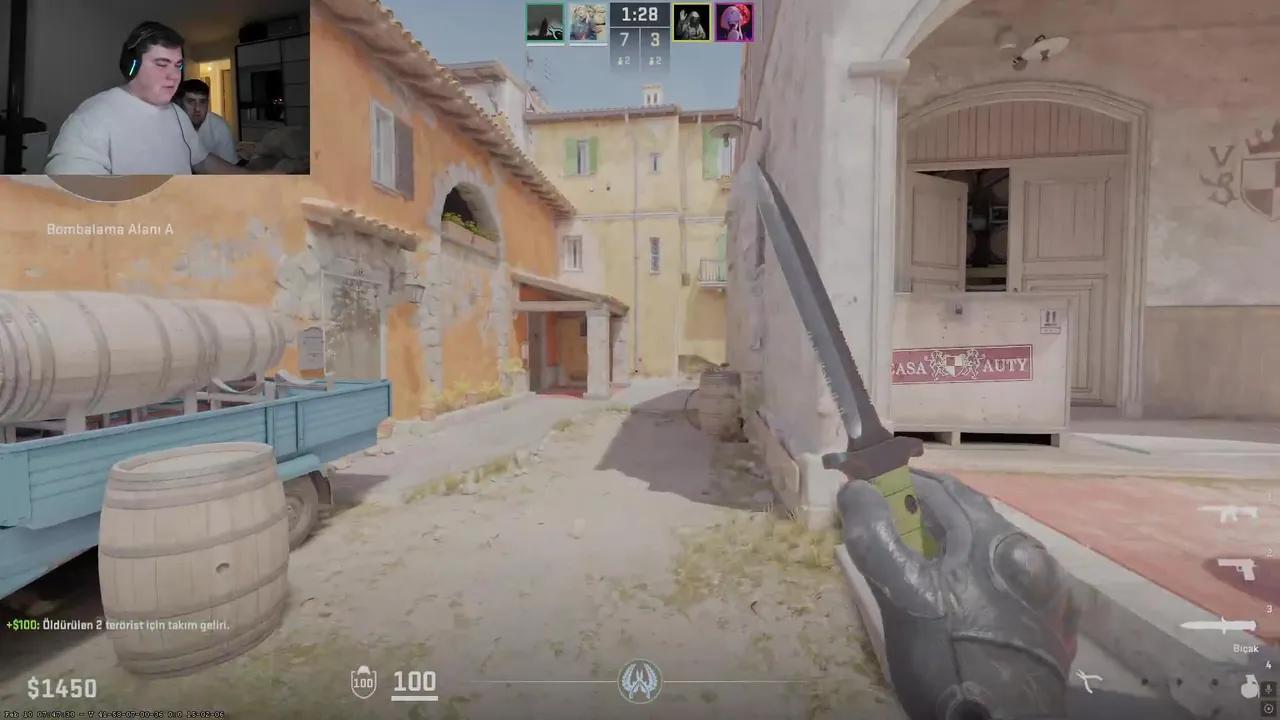This screenshot has height=720, width=1280.
Task: Expand the round timer showing 1:28
Action: click(639, 14)
